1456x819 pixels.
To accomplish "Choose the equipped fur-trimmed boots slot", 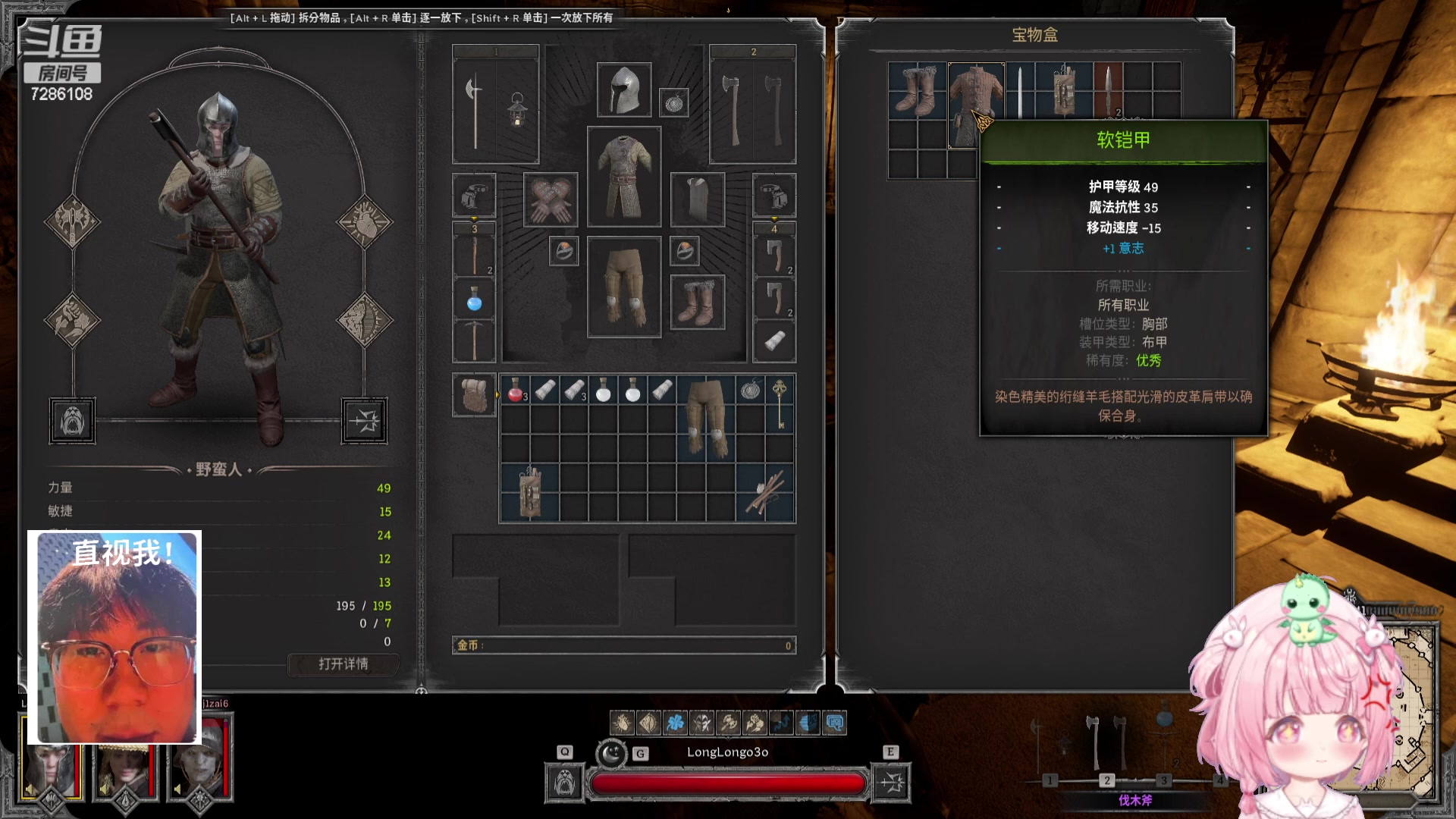I will click(x=698, y=302).
